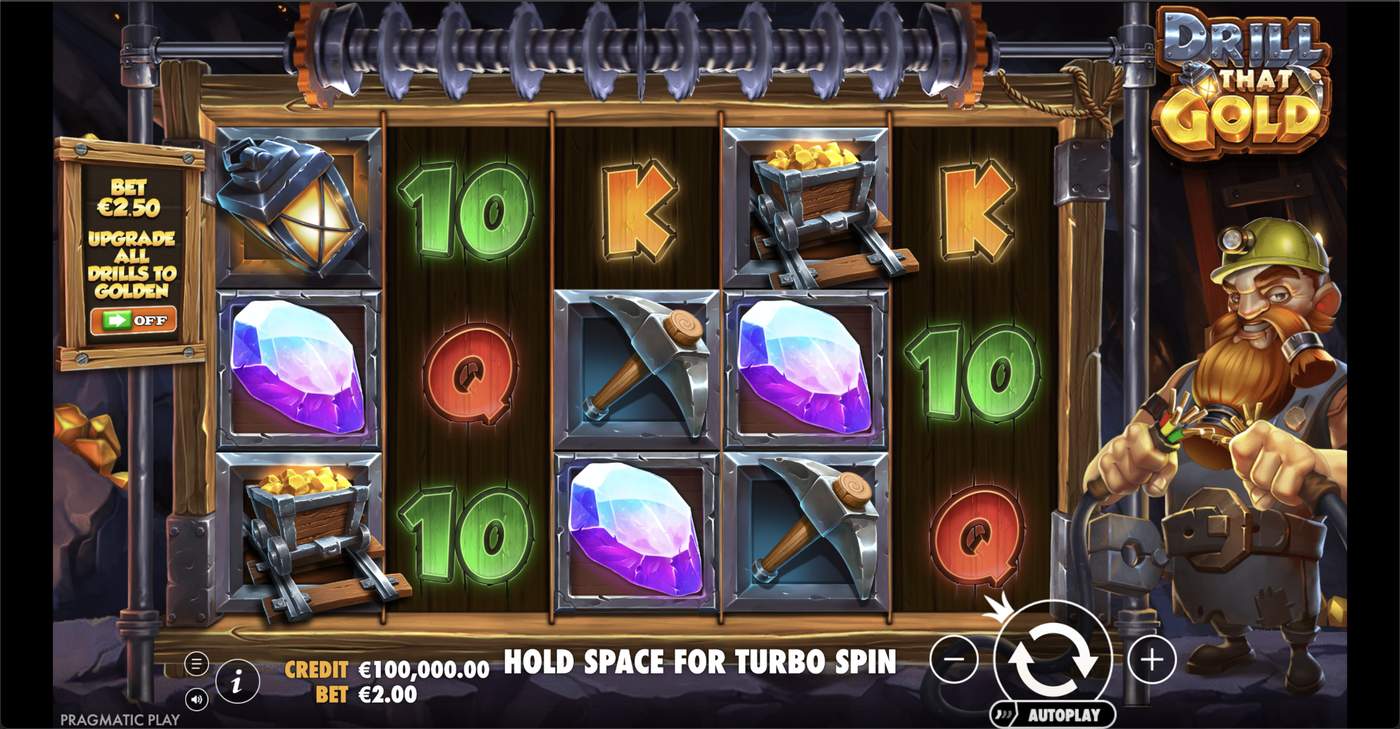Screen dimensions: 1400x729
Task: Enable the Upgrade All Drills To Golden switch
Action: click(x=134, y=321)
